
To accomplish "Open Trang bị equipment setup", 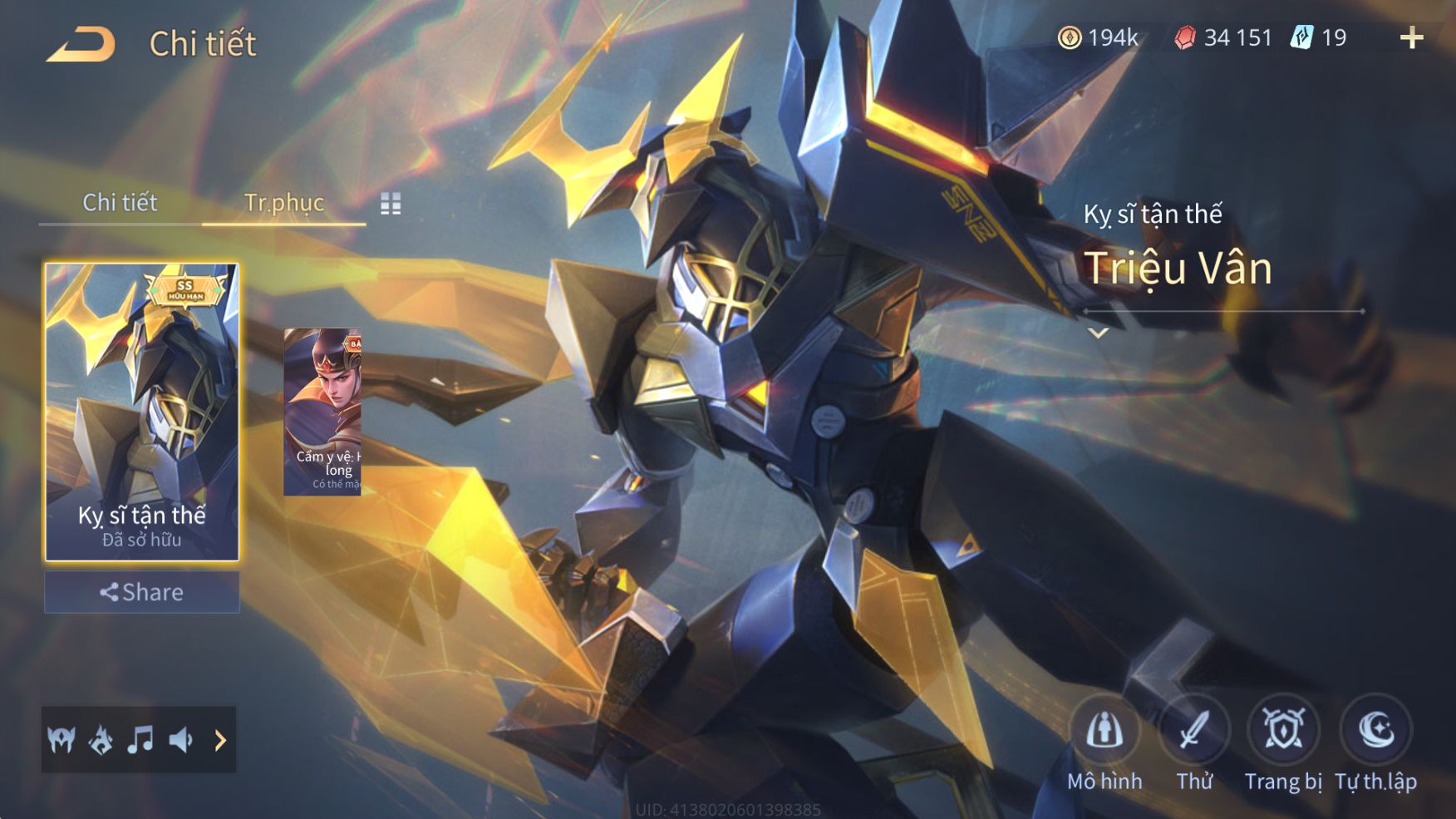I will pyautogui.click(x=1283, y=732).
